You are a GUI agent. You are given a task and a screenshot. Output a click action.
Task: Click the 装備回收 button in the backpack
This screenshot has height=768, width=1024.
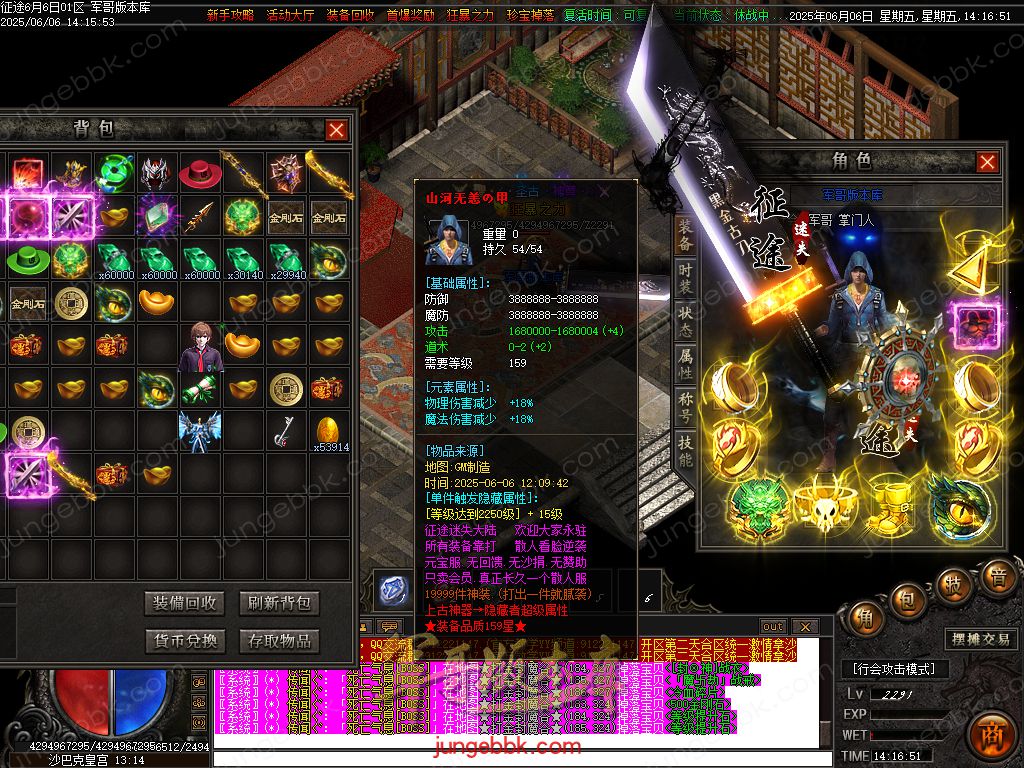point(185,603)
